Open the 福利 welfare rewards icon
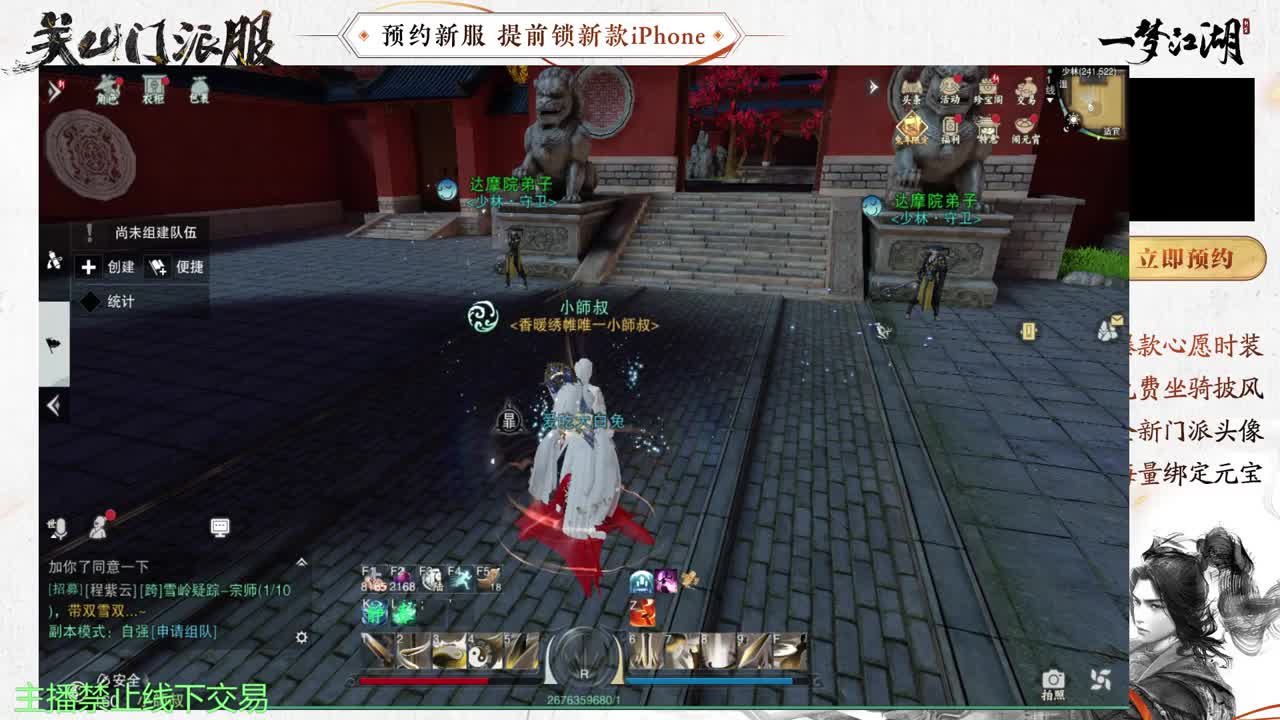1280x720 pixels. click(x=950, y=126)
